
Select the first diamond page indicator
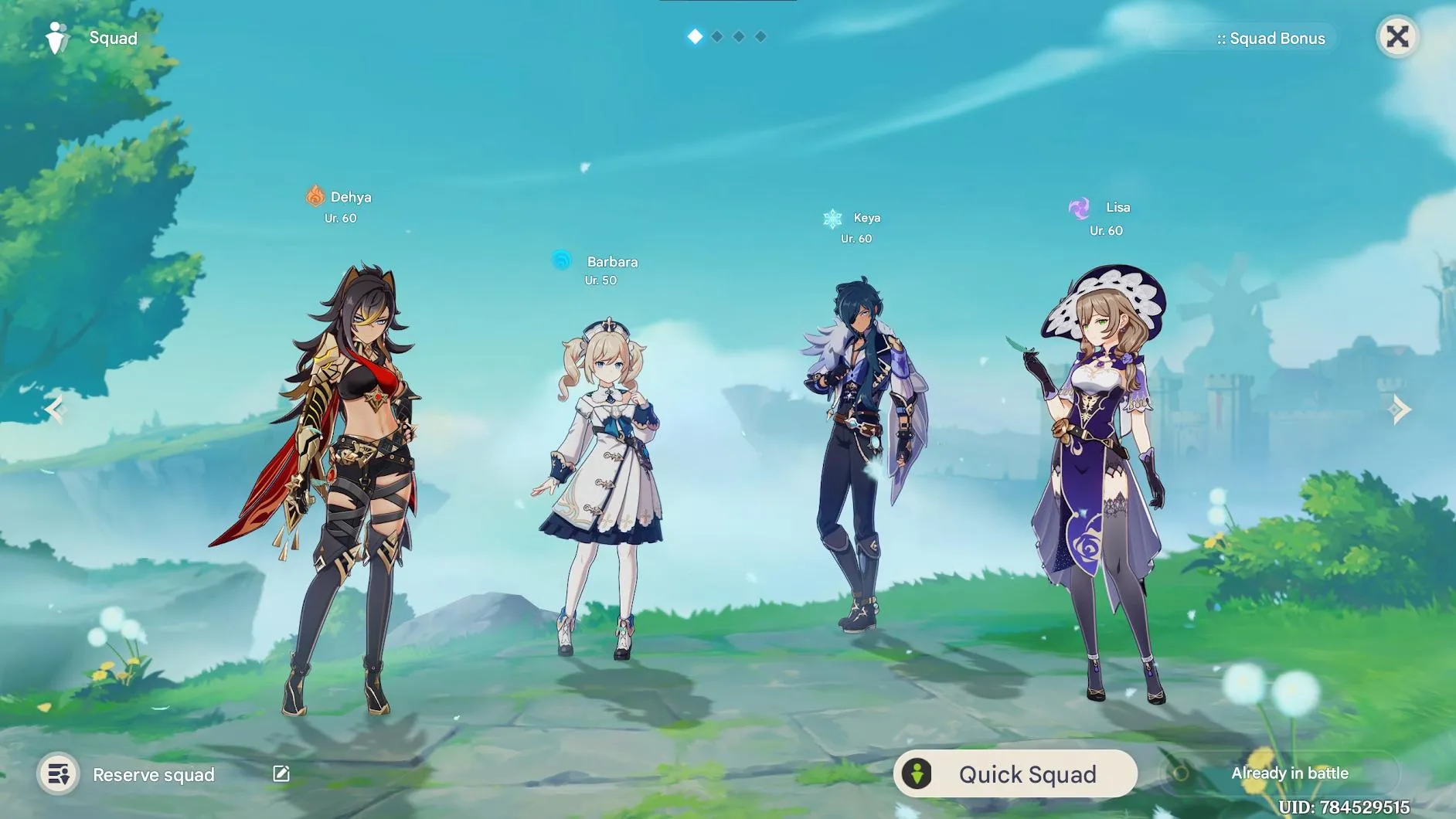(695, 36)
